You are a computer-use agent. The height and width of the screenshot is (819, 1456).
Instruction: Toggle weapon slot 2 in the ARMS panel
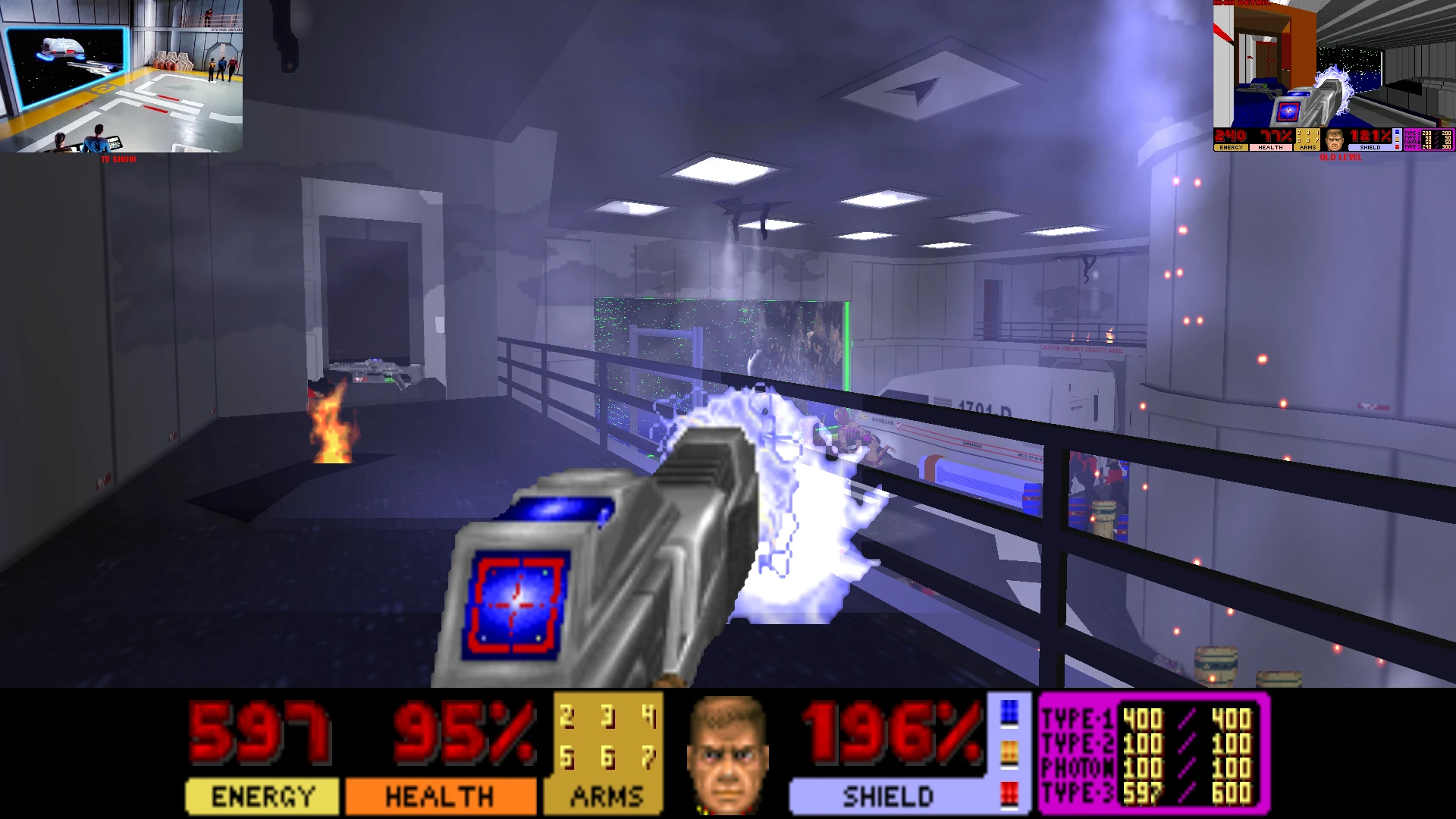pos(566,717)
